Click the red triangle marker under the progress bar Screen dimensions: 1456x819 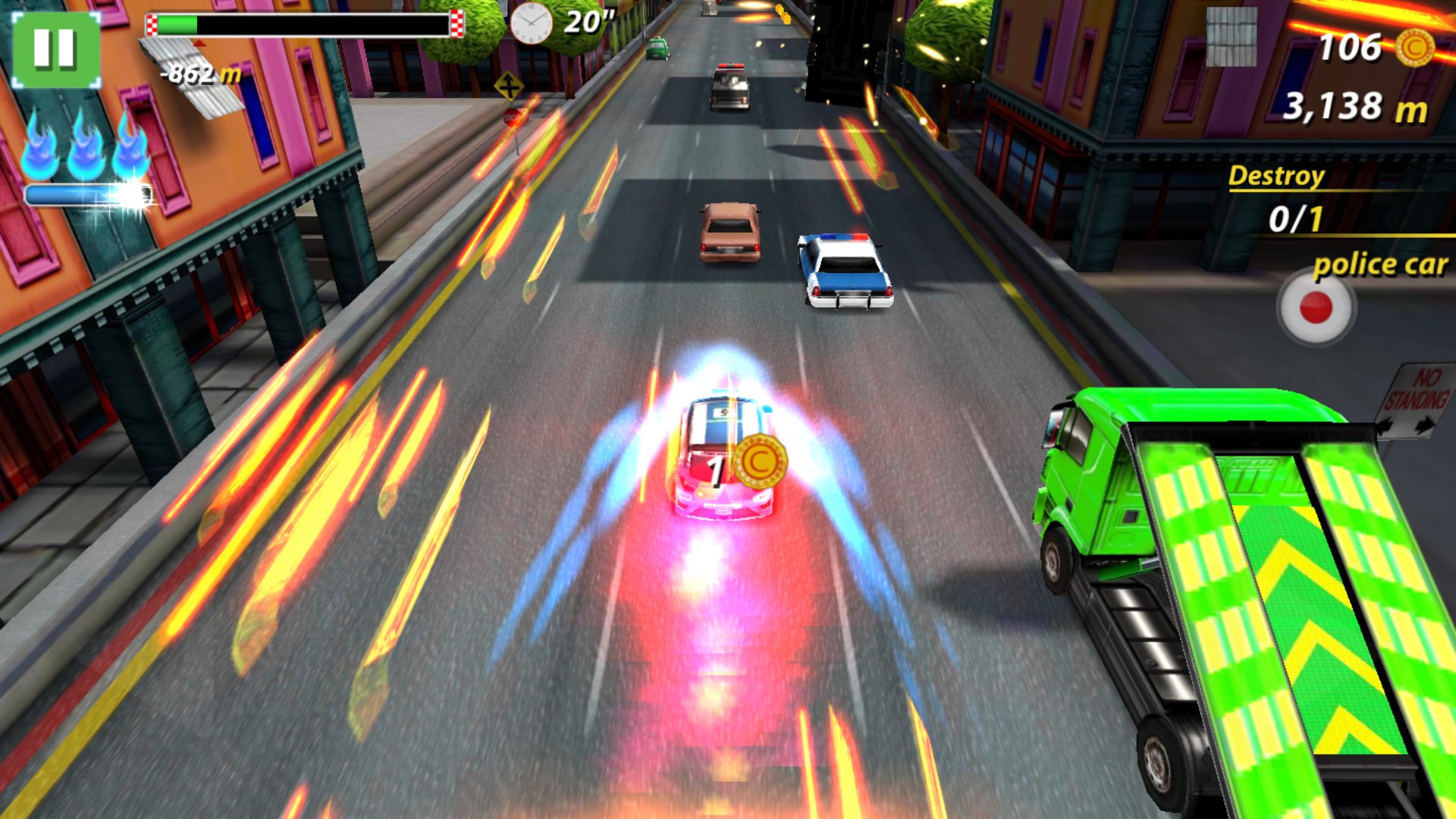[199, 44]
